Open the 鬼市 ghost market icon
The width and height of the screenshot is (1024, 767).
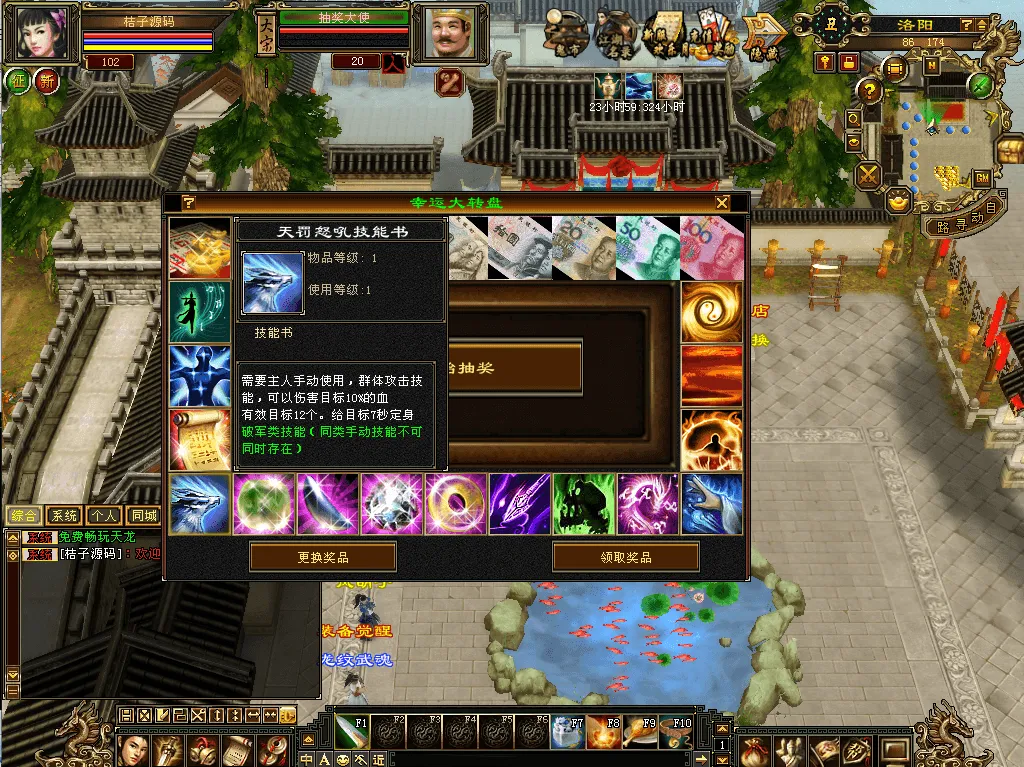pyautogui.click(x=567, y=33)
